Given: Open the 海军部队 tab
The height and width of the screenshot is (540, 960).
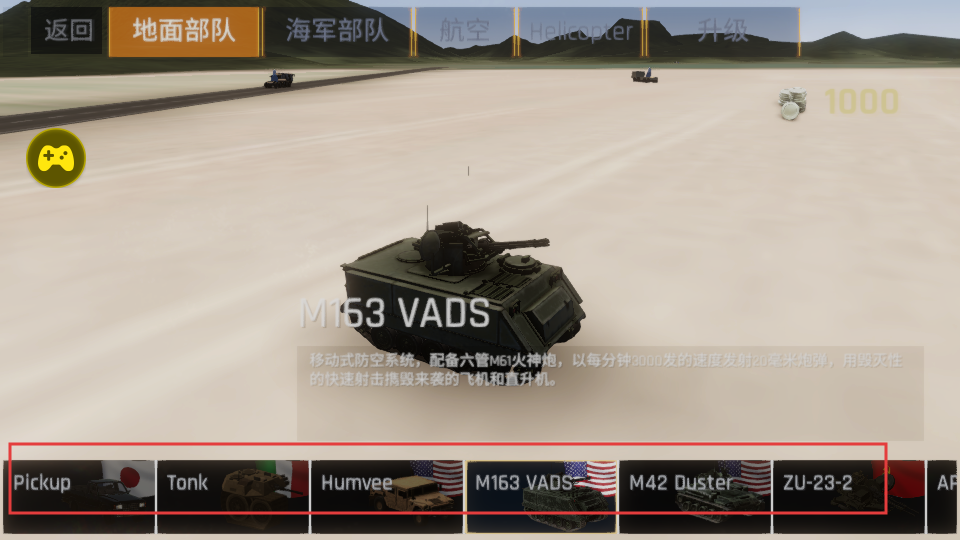Looking at the screenshot, I should pos(337,31).
